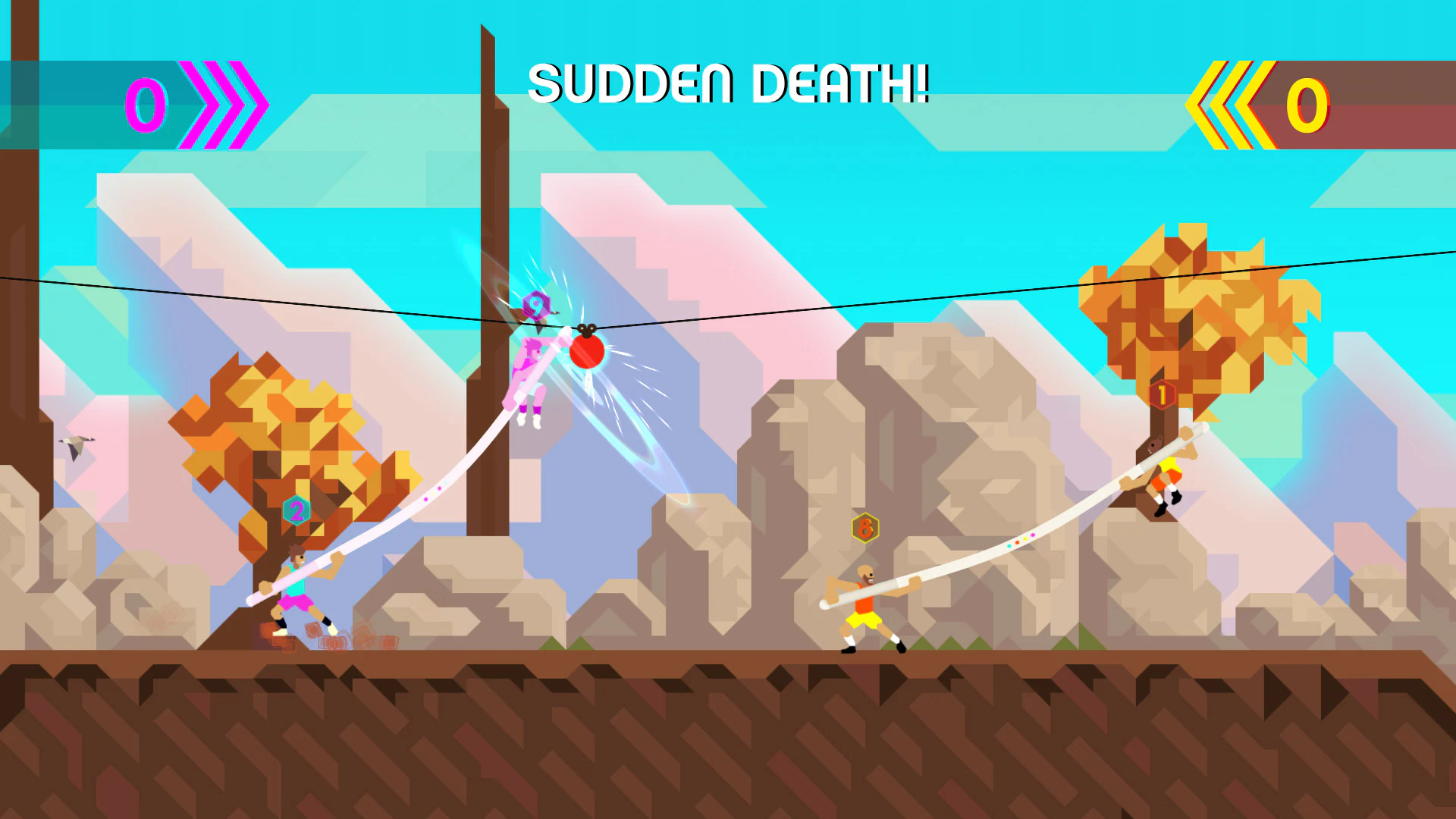Click player 1's red hexagon badge
Viewport: 1456px width, 819px height.
(x=1161, y=394)
